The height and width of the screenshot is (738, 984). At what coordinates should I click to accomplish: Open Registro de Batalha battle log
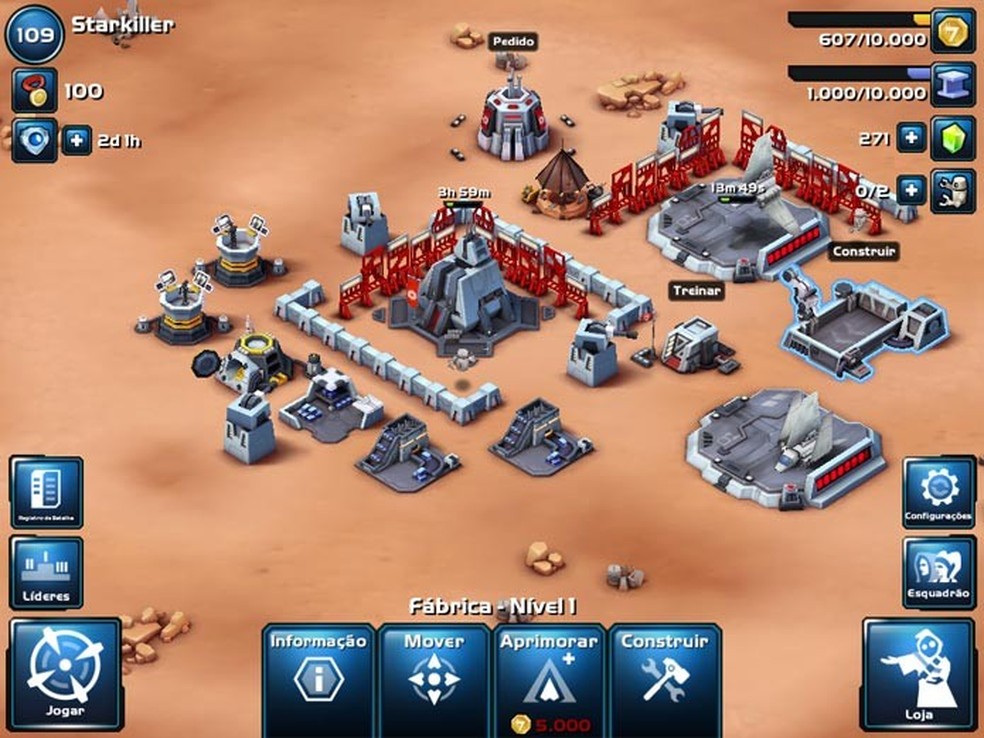click(46, 492)
